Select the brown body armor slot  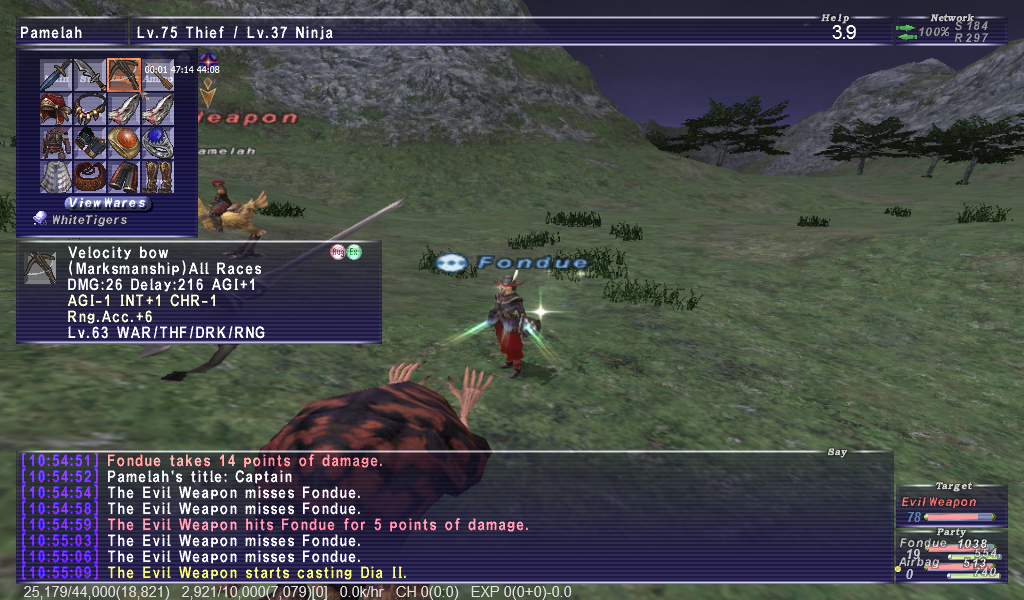(56, 142)
